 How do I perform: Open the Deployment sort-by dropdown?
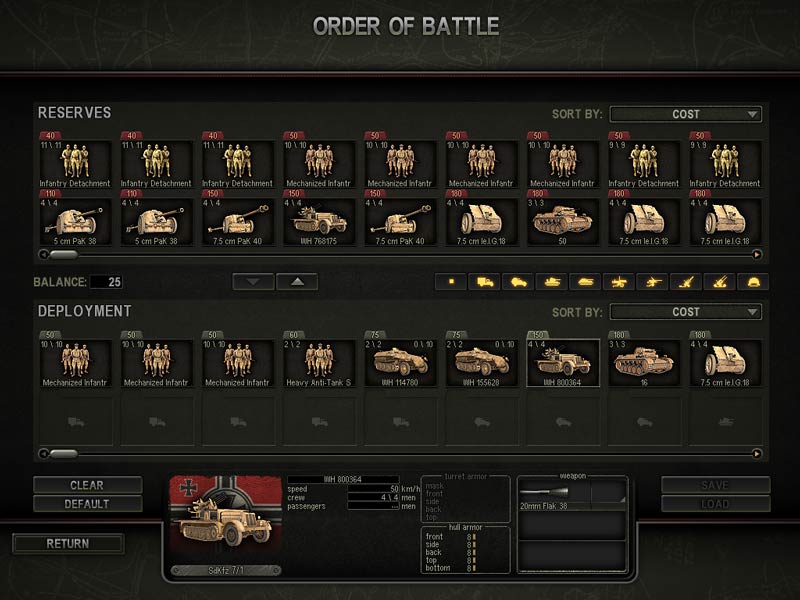tap(686, 312)
